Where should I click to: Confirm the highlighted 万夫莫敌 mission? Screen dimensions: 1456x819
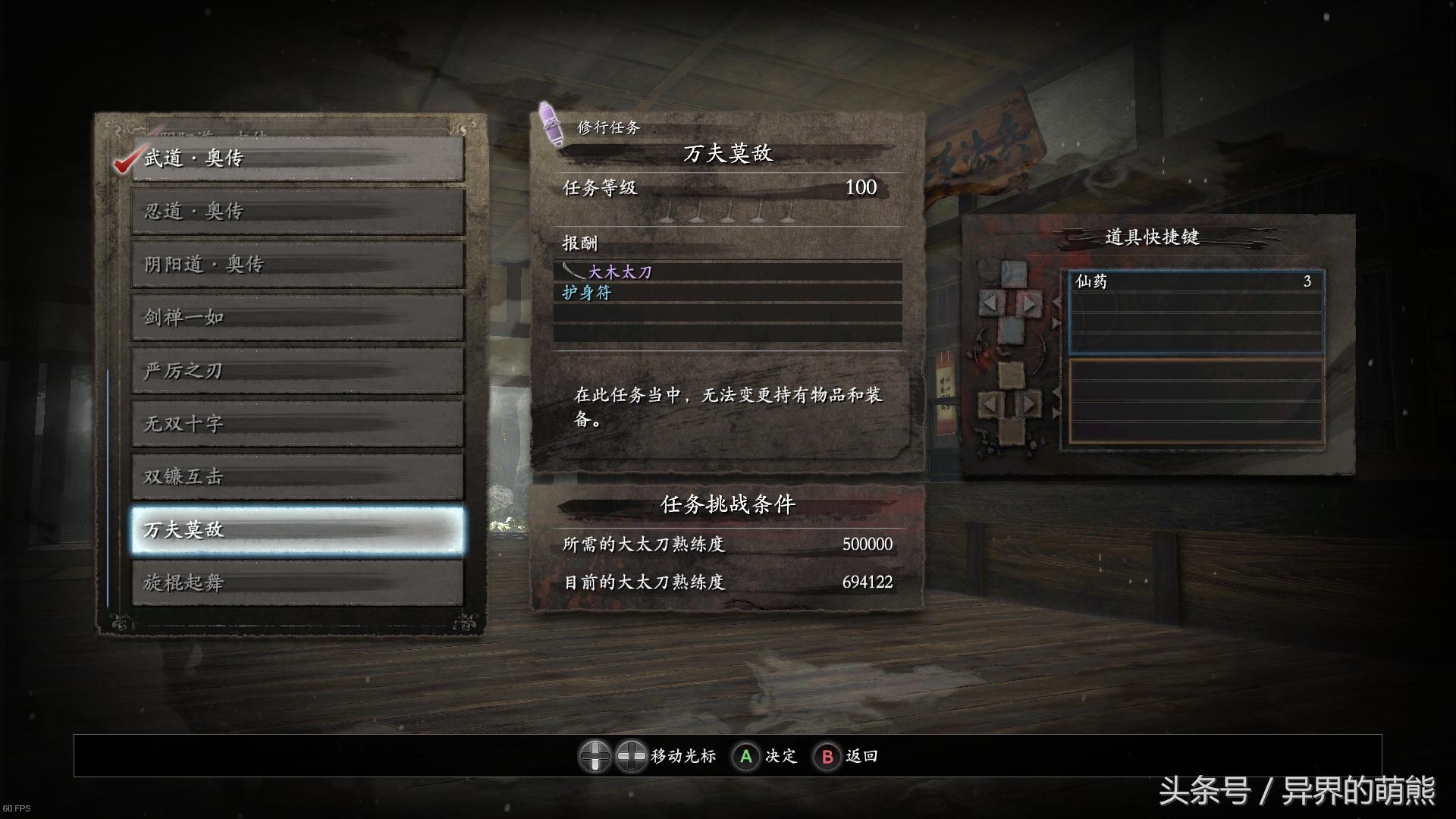[297, 529]
